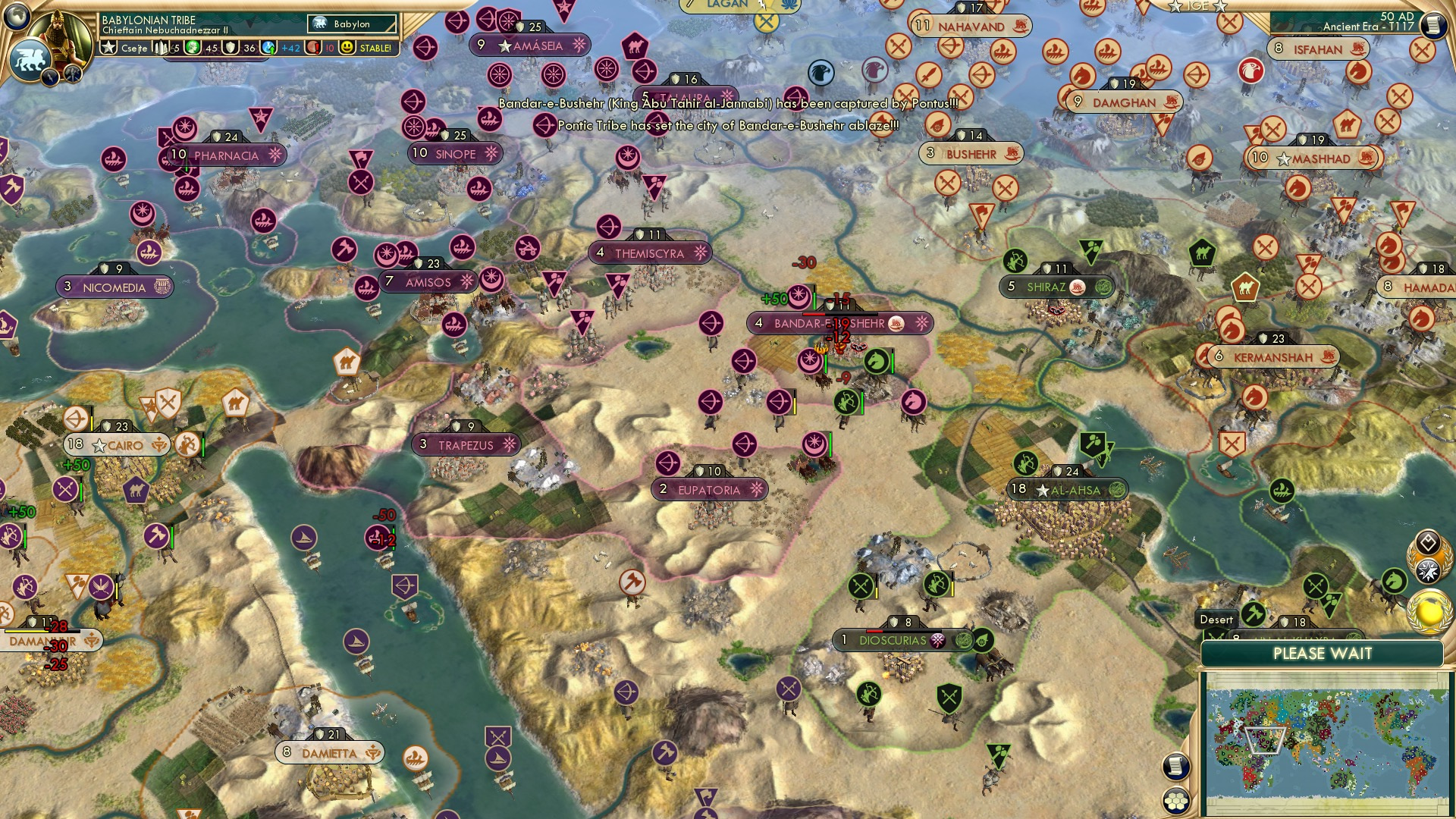The width and height of the screenshot is (1456, 819).
Task: Open the social policies medallion above minimap
Action: point(1426,541)
